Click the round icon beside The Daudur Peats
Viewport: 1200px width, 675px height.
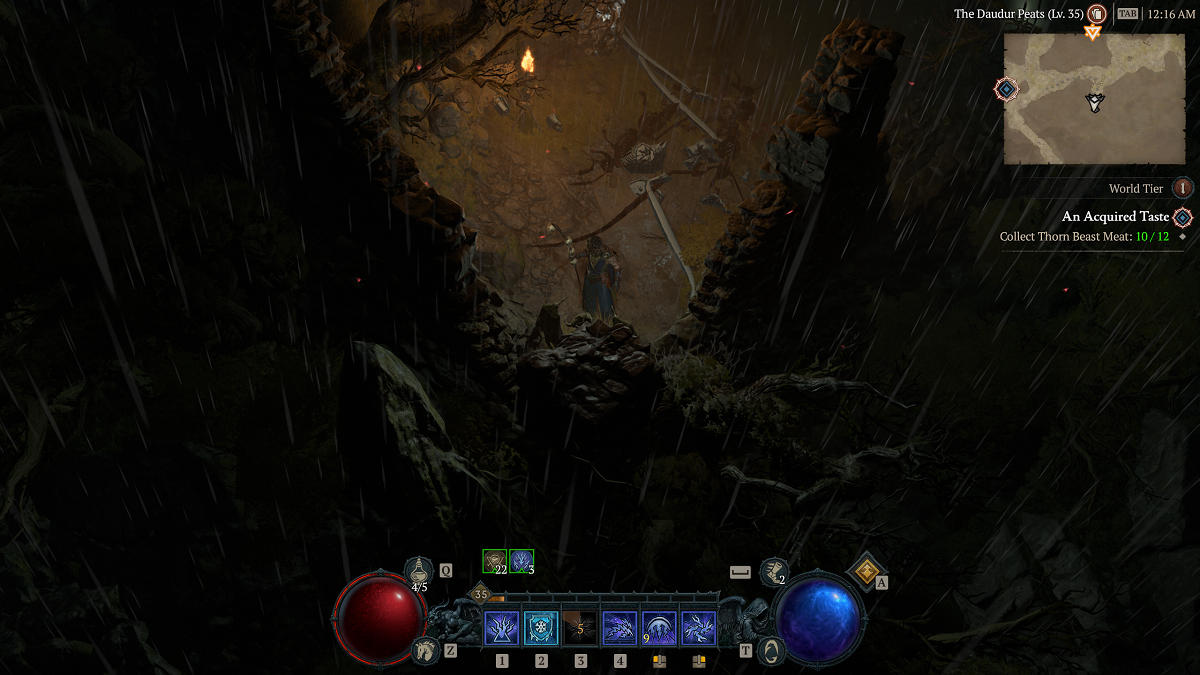(1097, 14)
